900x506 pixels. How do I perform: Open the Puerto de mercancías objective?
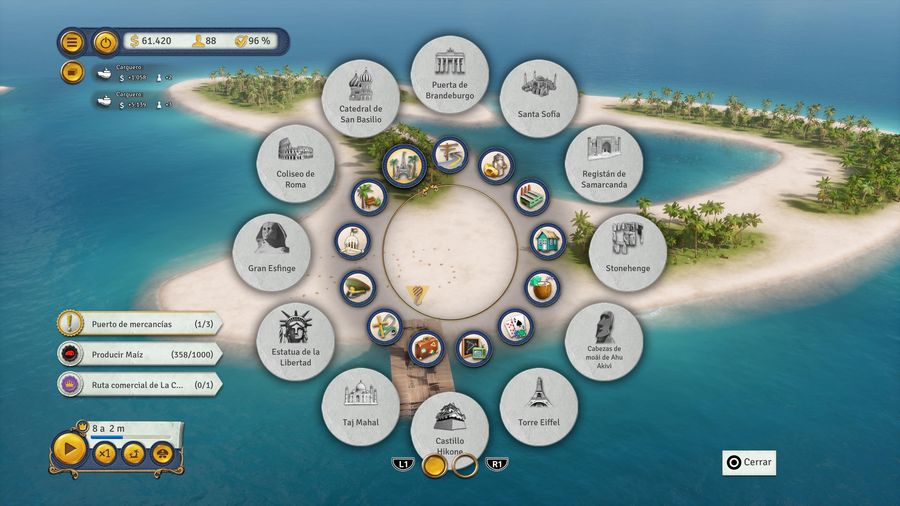tap(140, 324)
